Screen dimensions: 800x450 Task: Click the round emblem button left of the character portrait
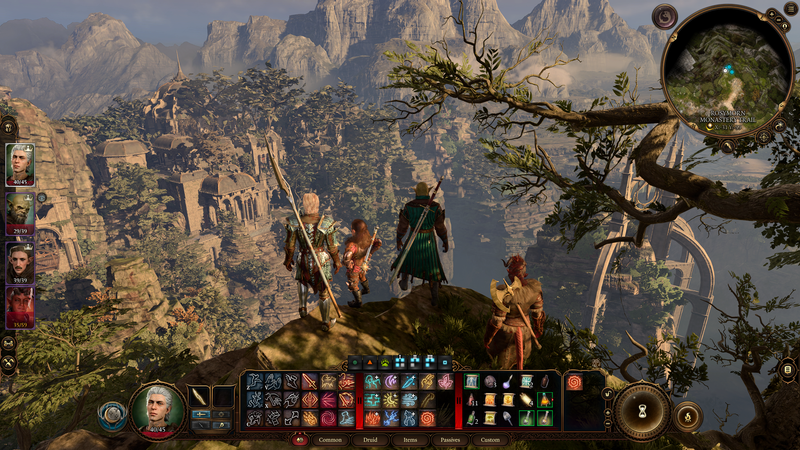113,416
